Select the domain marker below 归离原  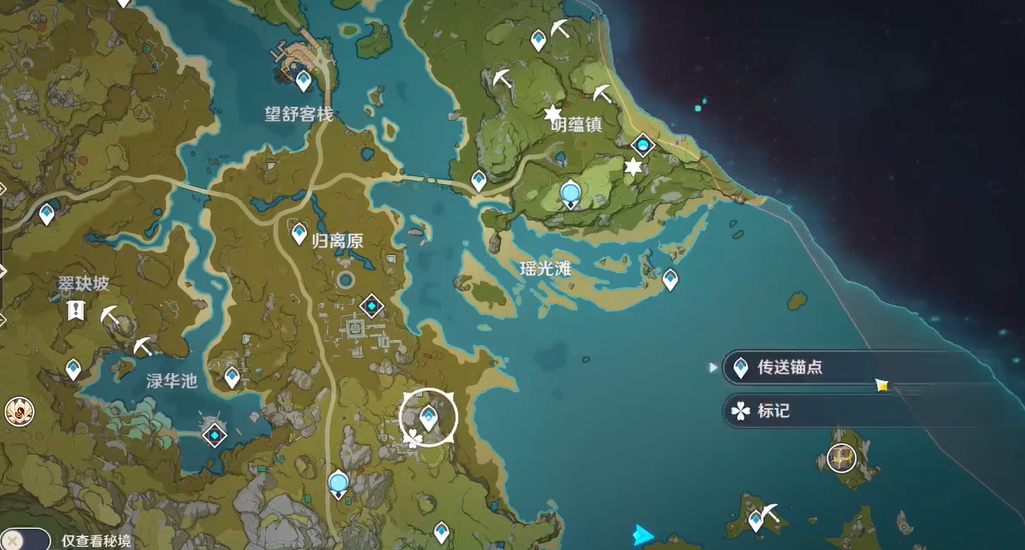click(373, 305)
